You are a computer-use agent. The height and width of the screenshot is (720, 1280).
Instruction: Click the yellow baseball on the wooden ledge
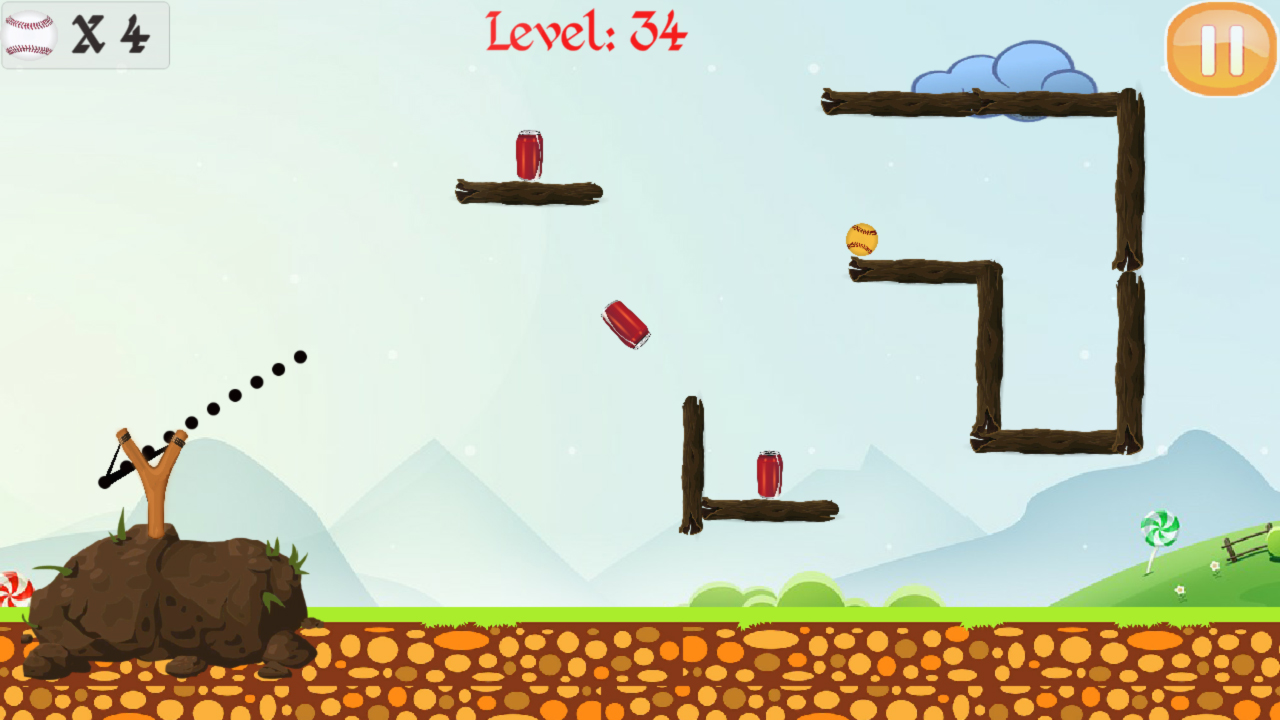click(862, 240)
